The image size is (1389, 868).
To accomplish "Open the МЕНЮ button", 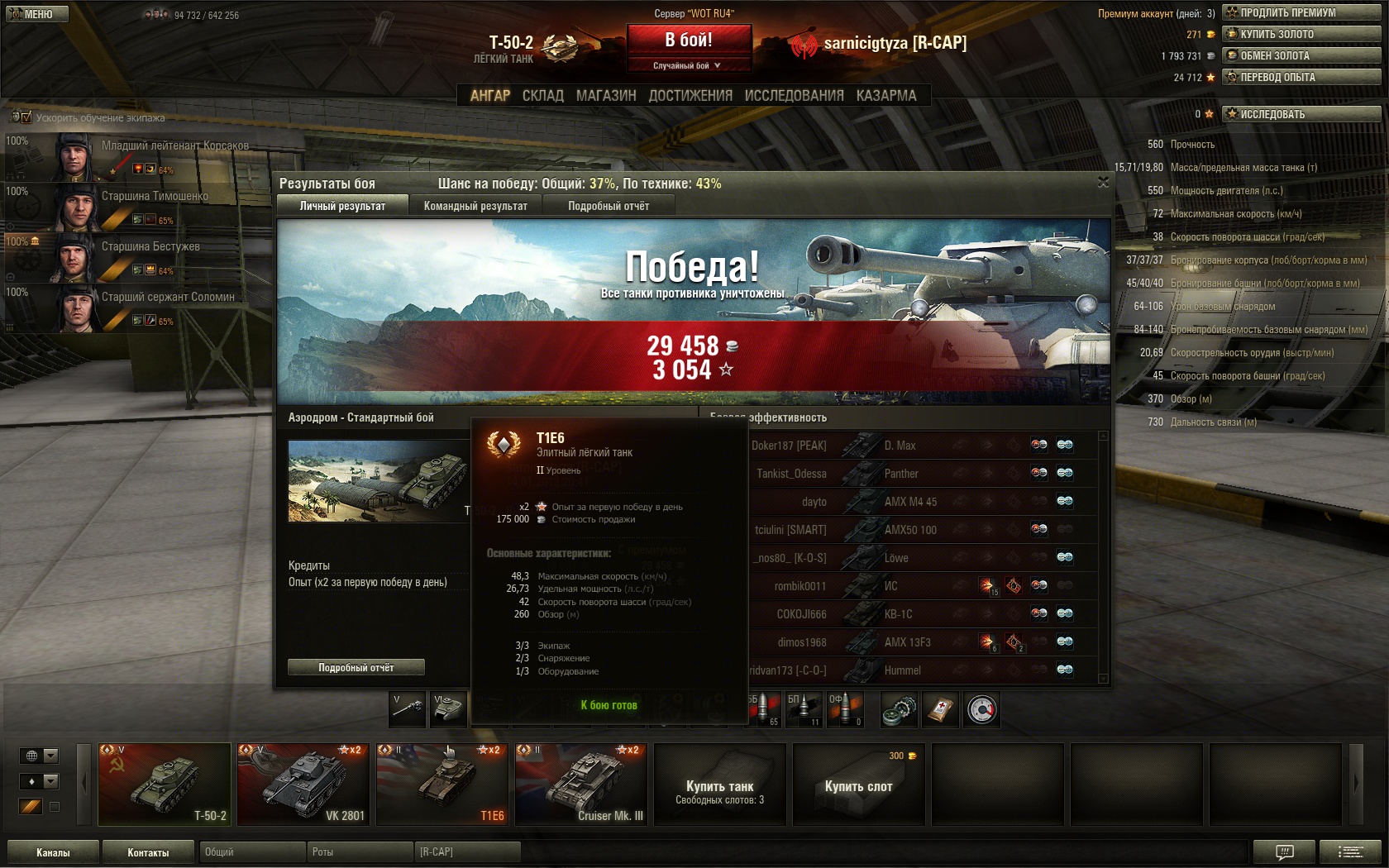I will pyautogui.click(x=36, y=14).
